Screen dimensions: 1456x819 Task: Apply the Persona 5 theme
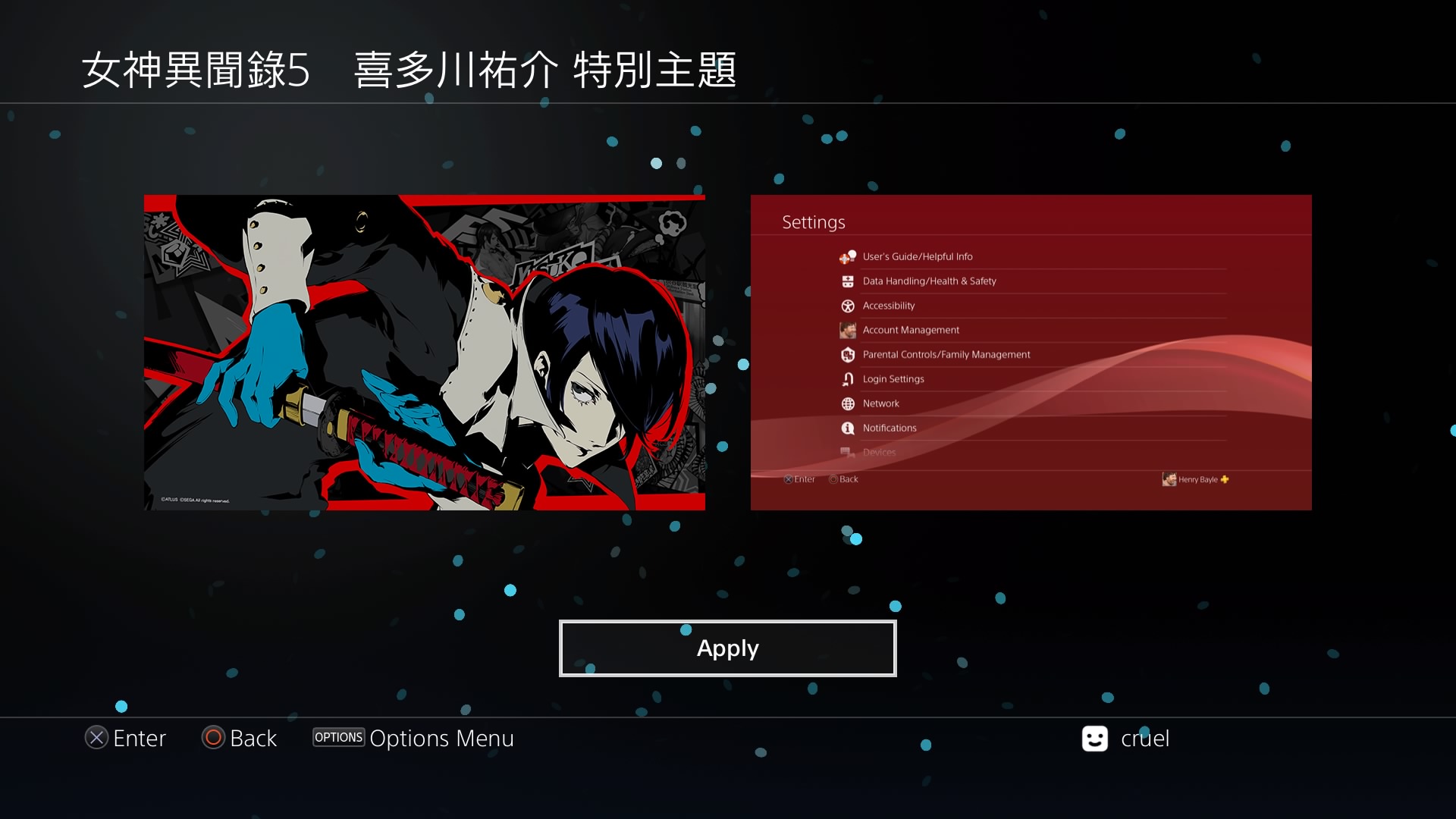(727, 648)
